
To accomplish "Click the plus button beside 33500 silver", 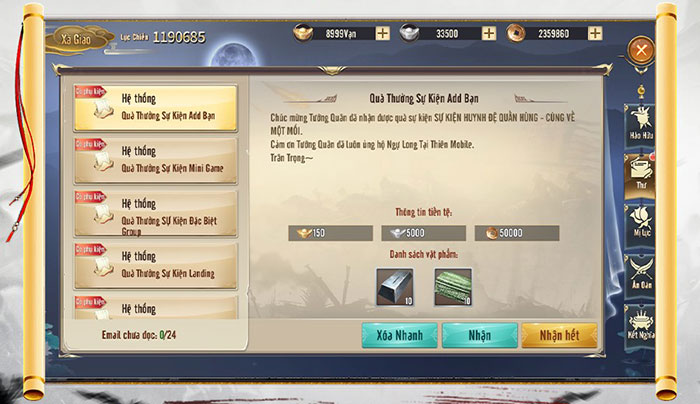I will pyautogui.click(x=489, y=33).
